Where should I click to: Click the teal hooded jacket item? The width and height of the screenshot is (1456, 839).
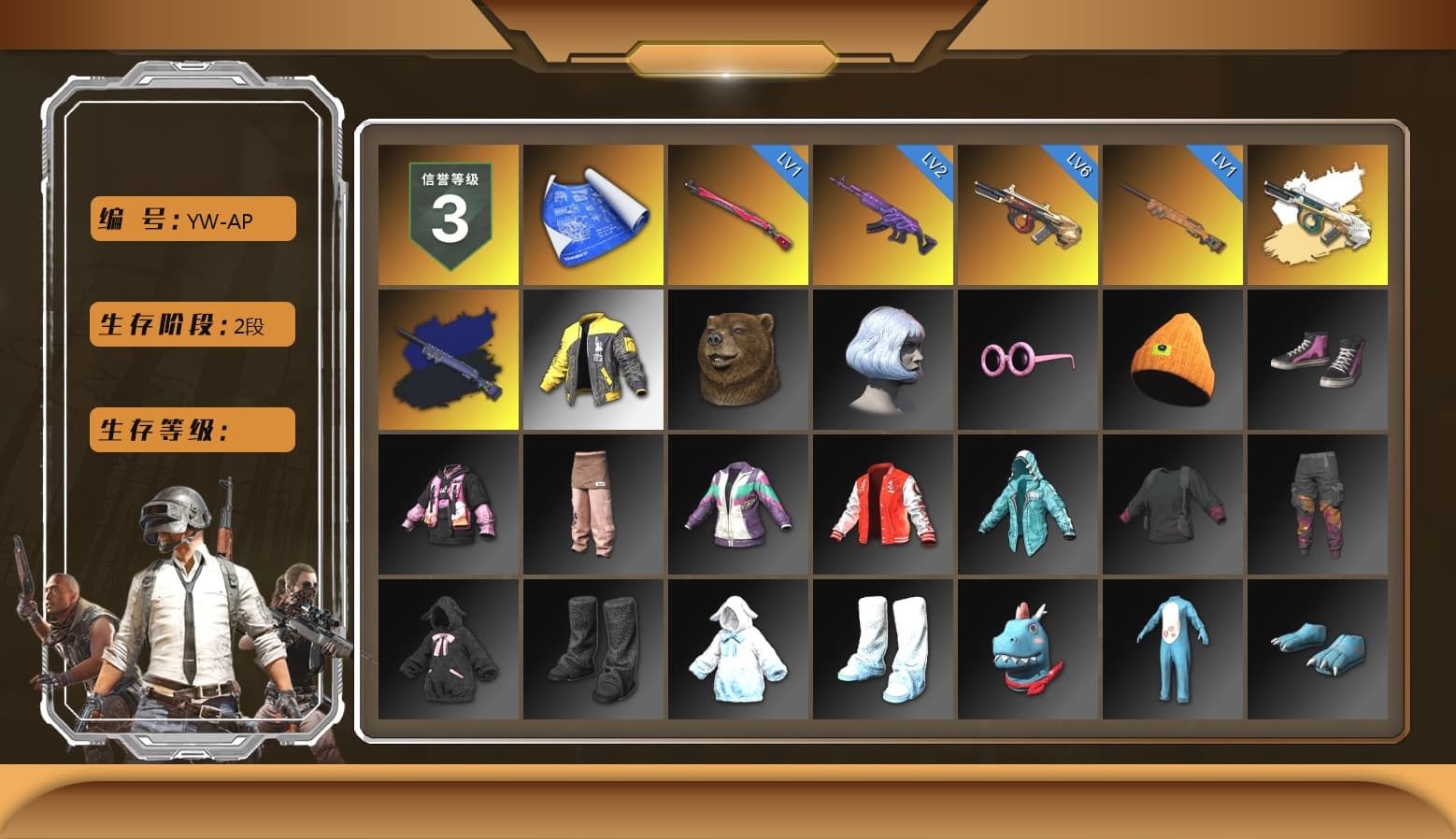click(x=1025, y=505)
